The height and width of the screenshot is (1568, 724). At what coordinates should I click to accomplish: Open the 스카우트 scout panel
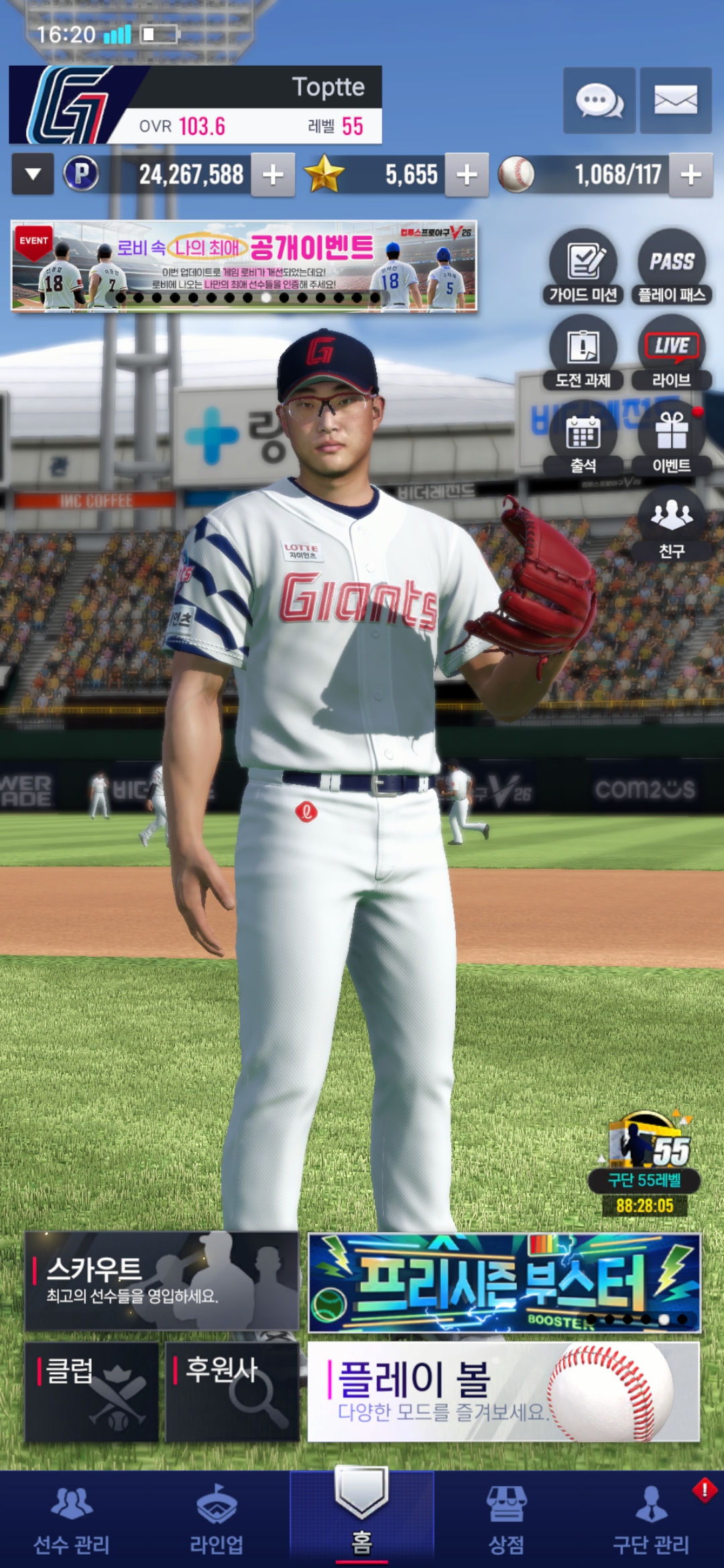tap(162, 1281)
